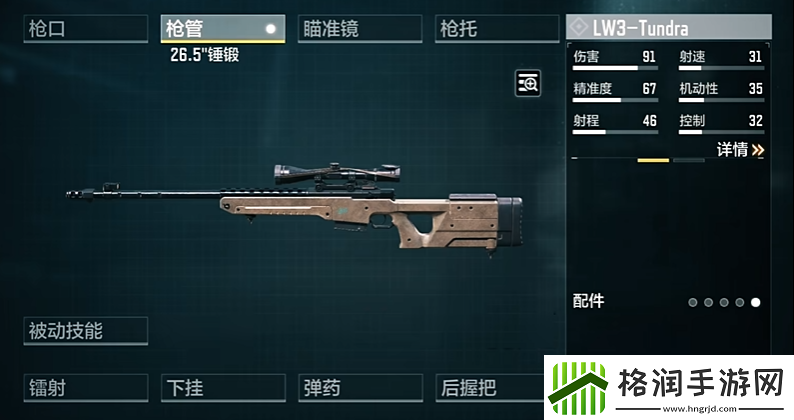Select the 后握把 rear grip slot

pyautogui.click(x=489, y=387)
